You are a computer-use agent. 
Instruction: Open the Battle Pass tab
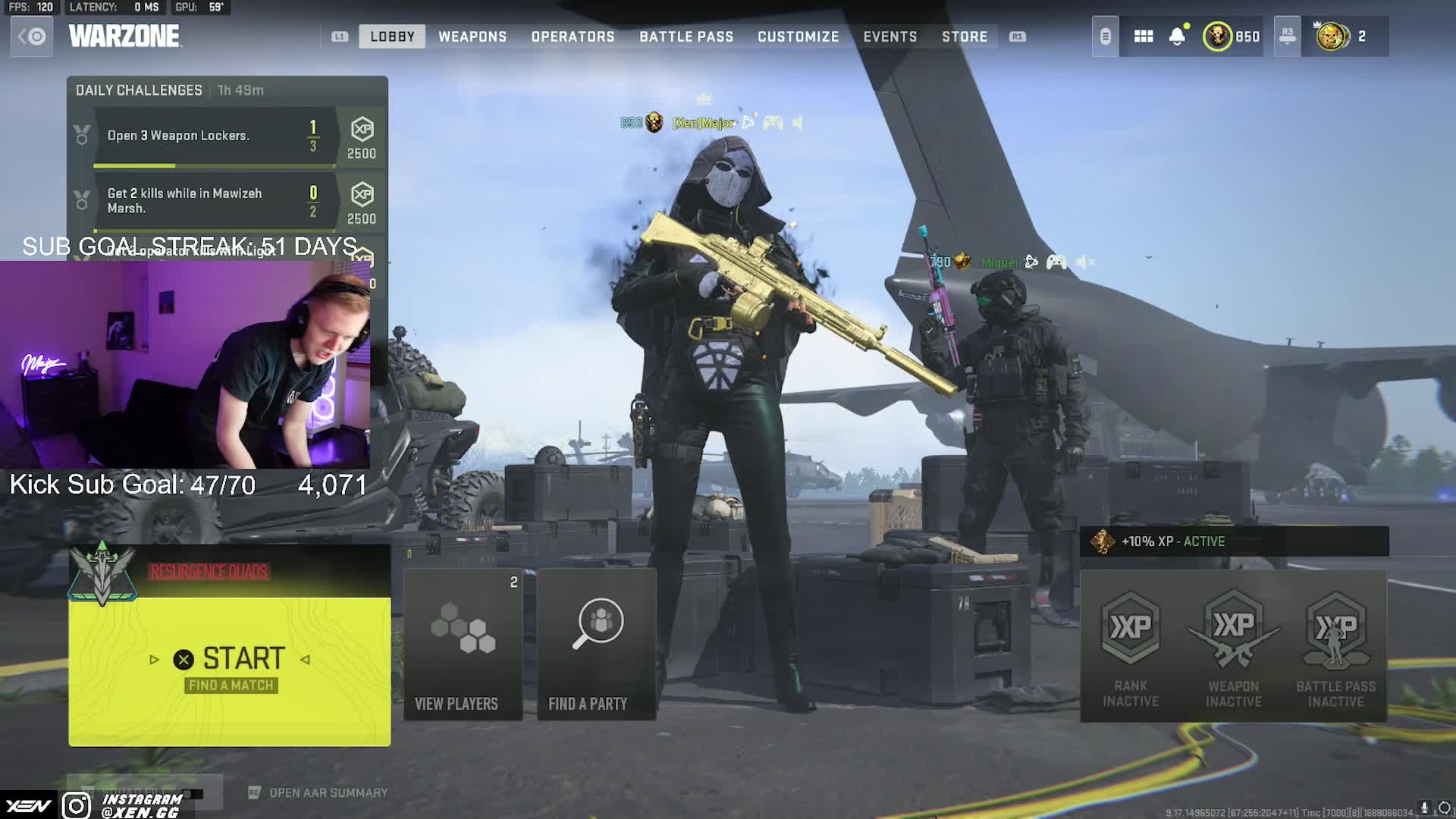pos(686,36)
